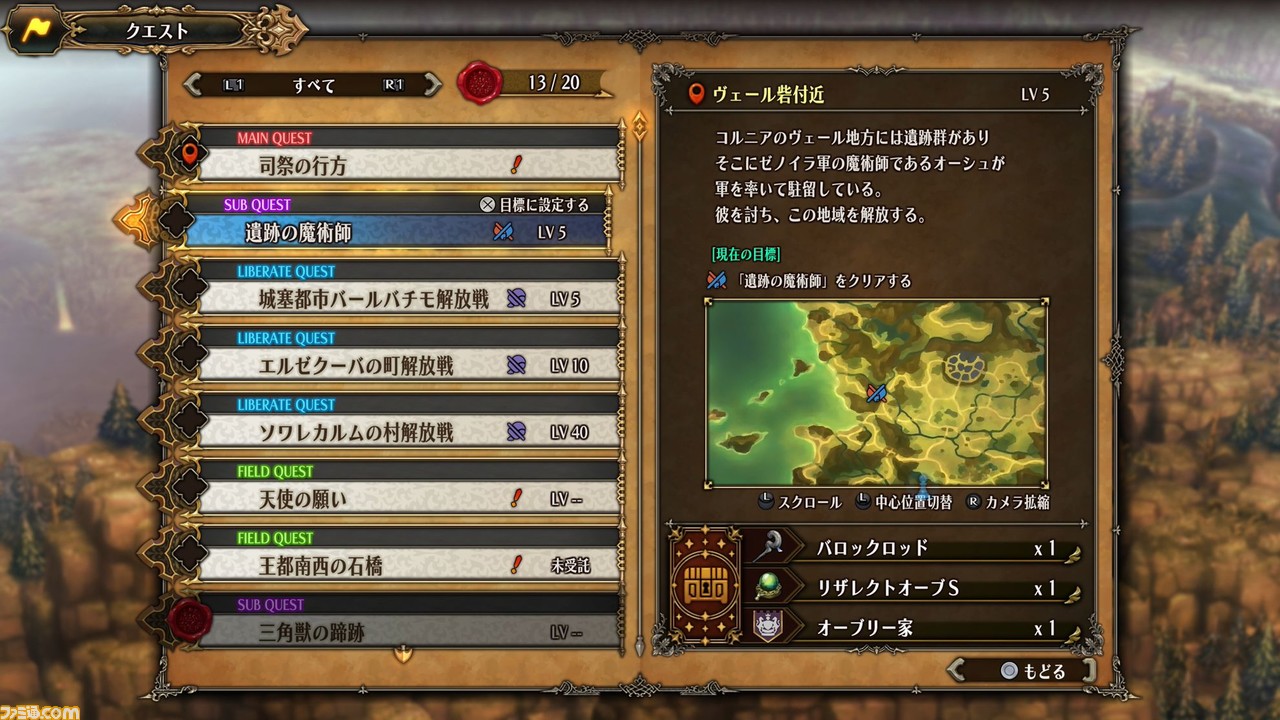Click the crossed swords marker on map
This screenshot has height=720, width=1280.
[x=877, y=393]
